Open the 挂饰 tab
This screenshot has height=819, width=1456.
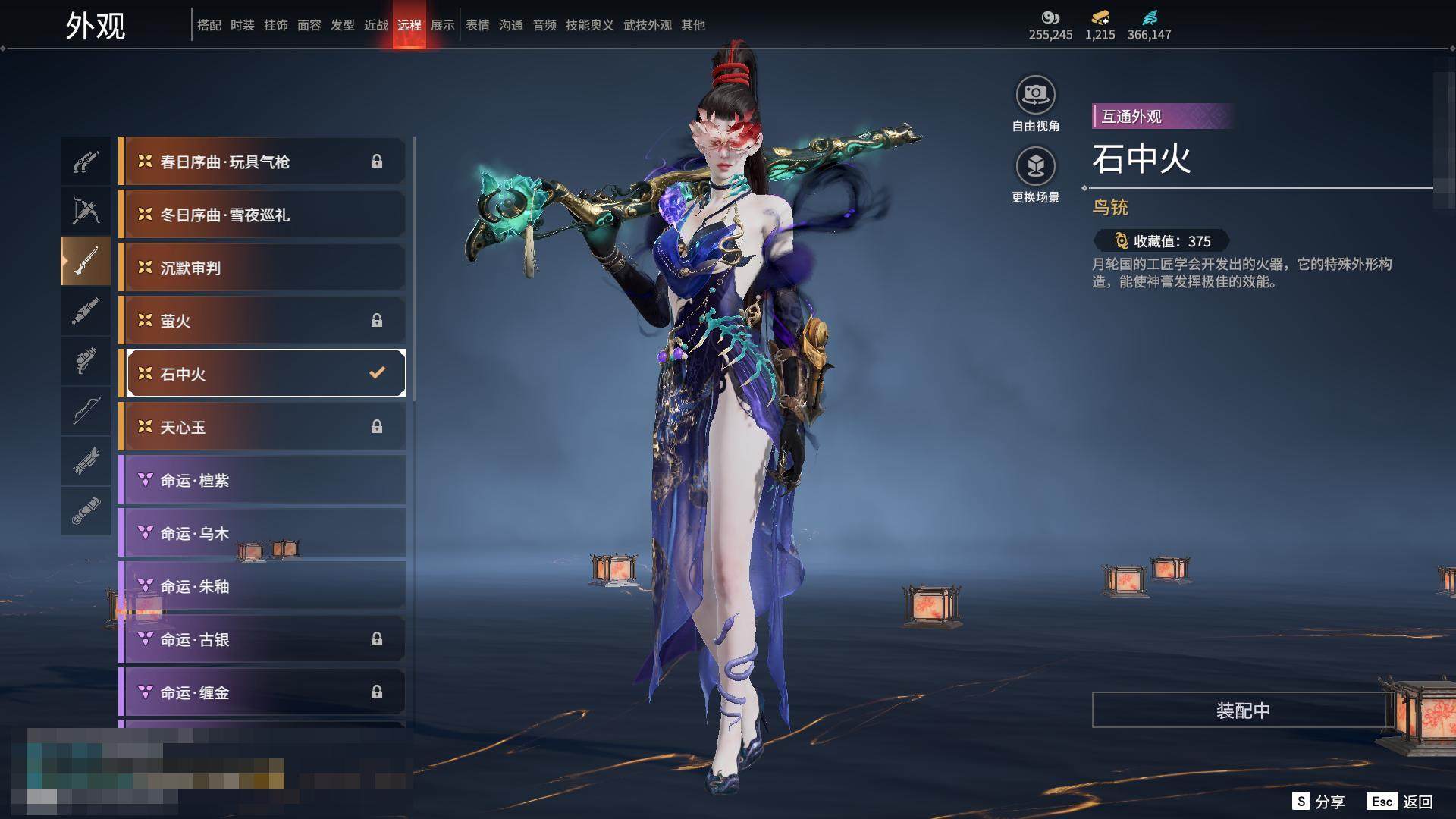[275, 25]
